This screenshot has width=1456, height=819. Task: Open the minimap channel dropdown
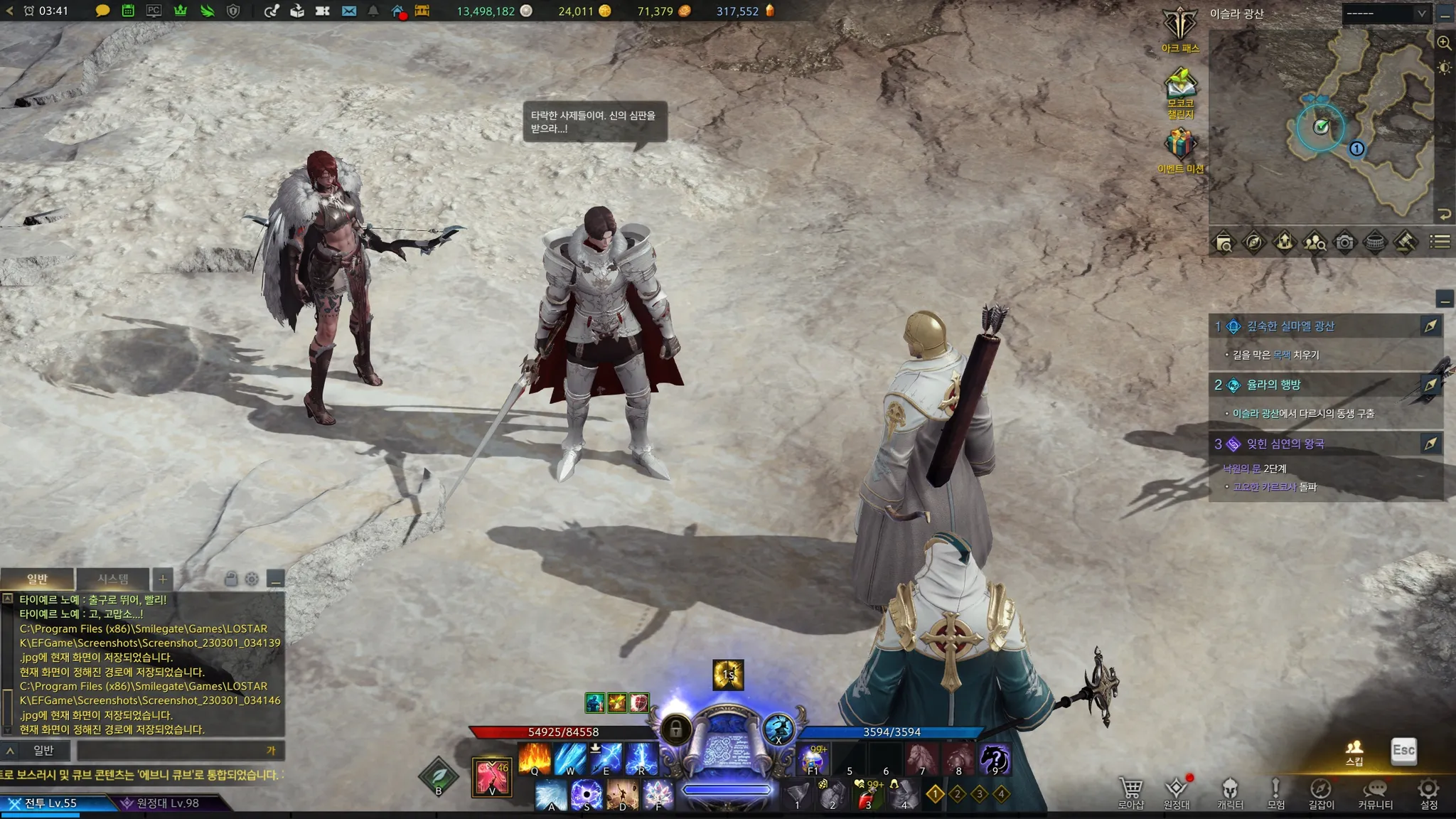click(1385, 14)
